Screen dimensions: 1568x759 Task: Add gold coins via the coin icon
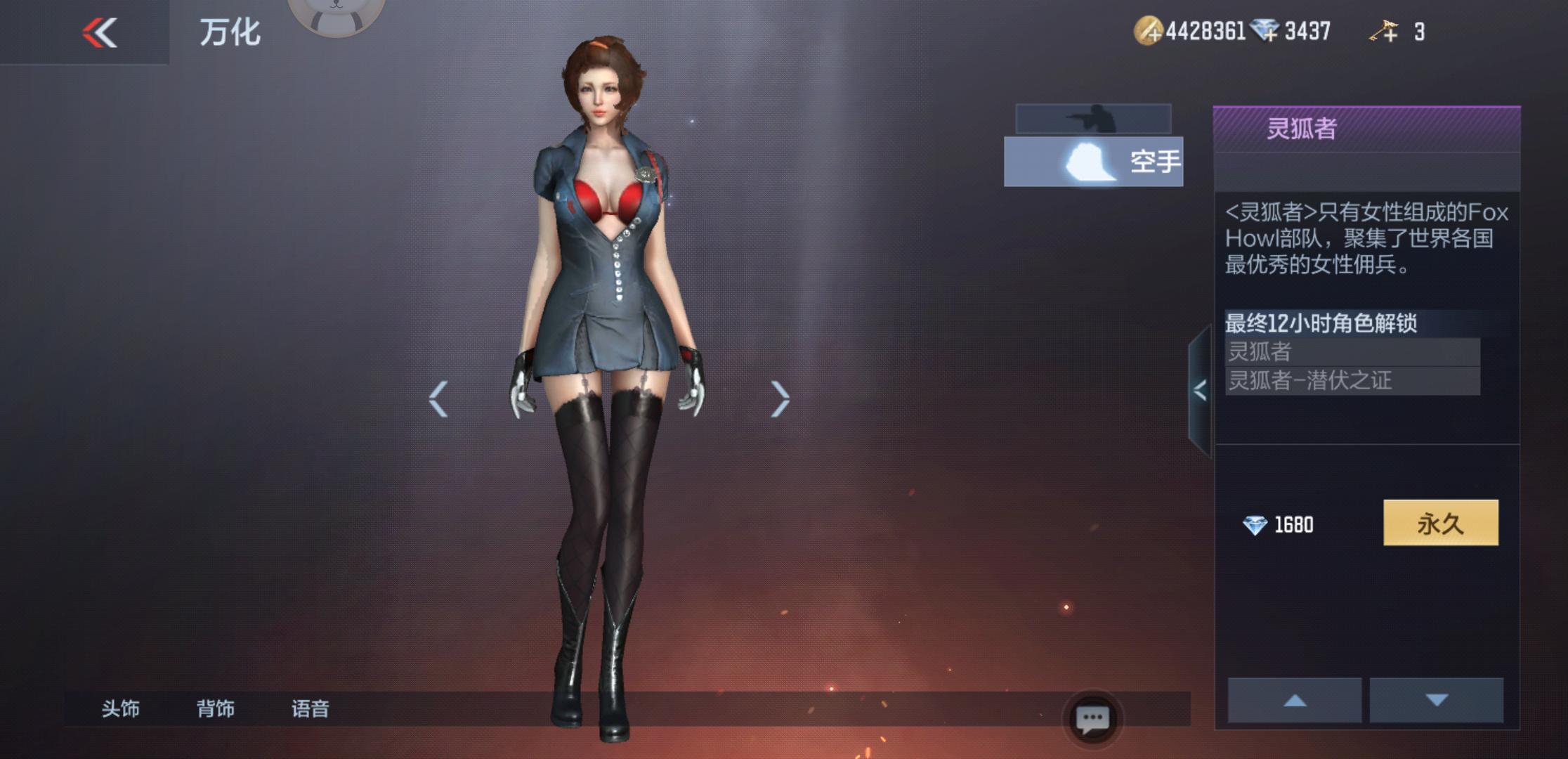1149,32
